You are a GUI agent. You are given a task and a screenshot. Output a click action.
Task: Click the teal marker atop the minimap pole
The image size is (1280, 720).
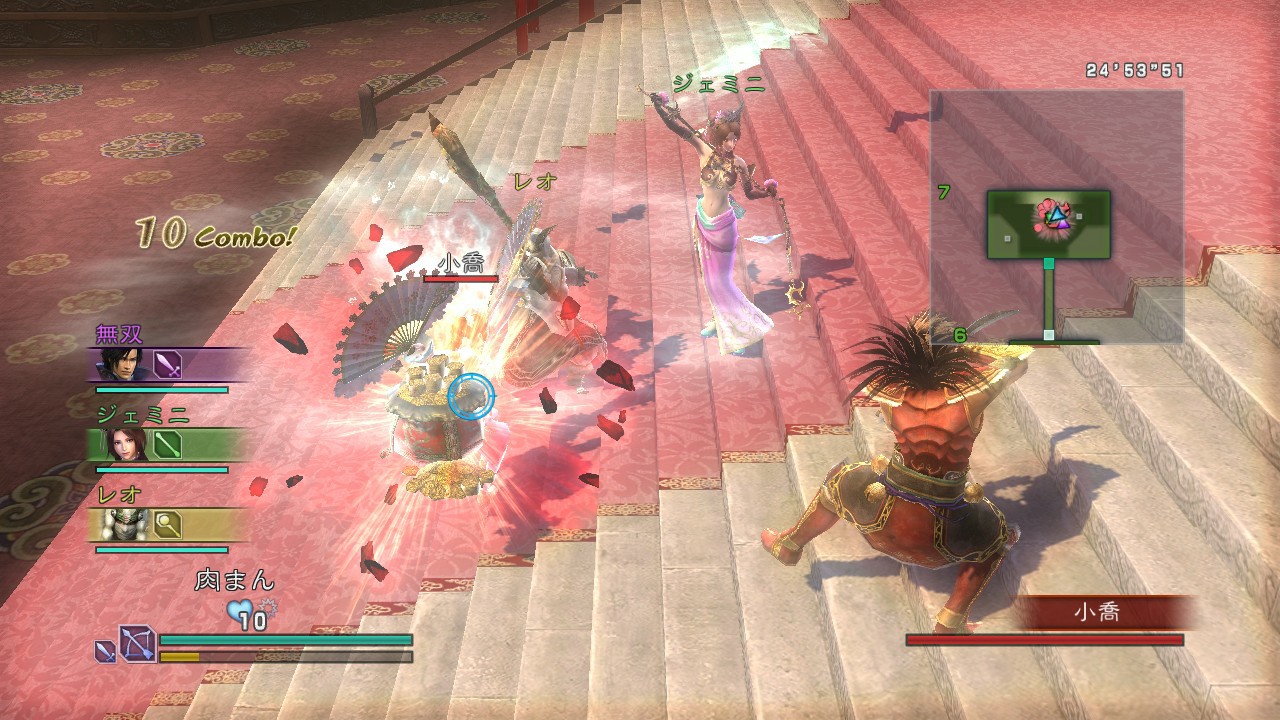pyautogui.click(x=1048, y=263)
